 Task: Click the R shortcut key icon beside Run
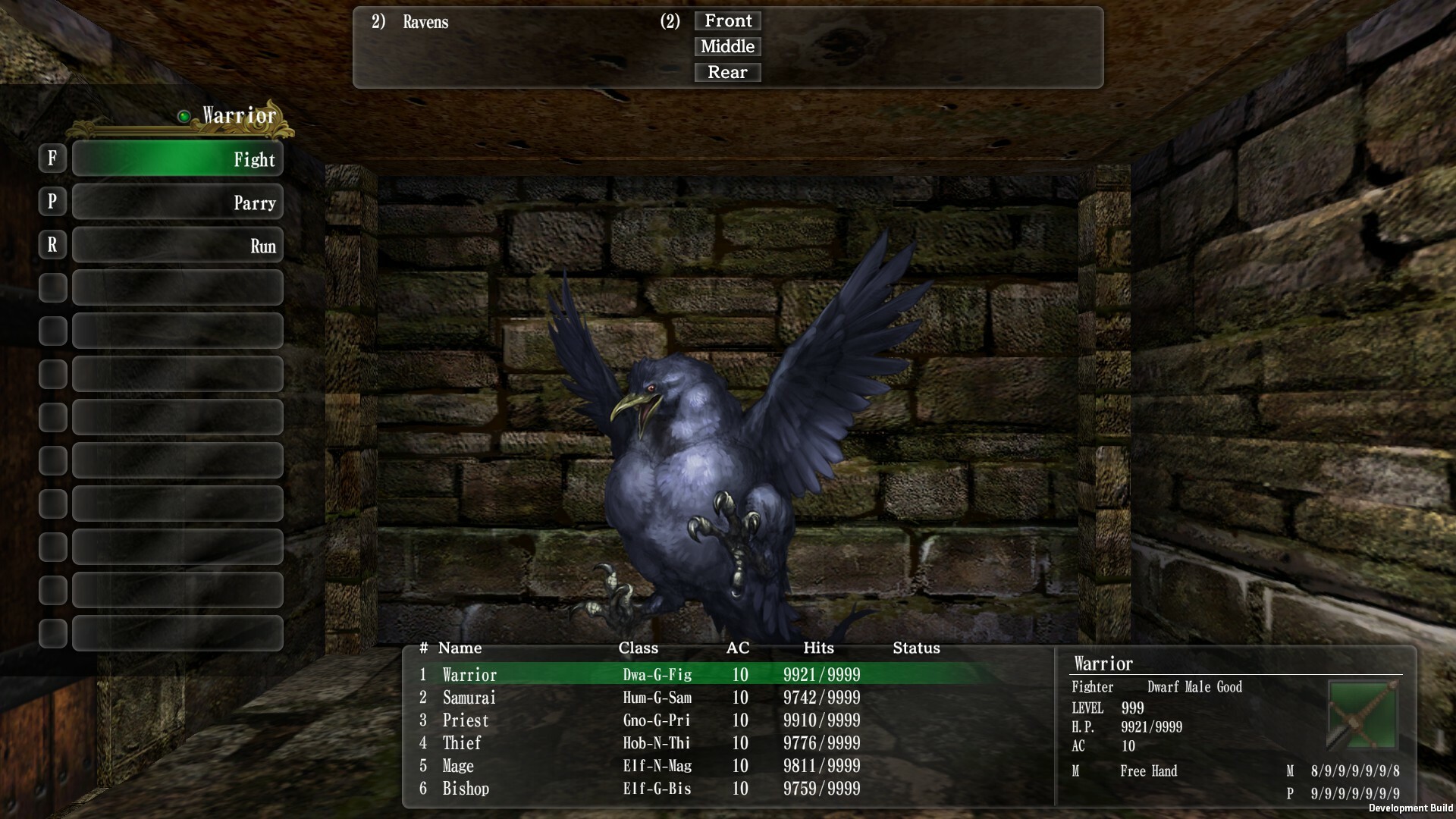tap(52, 244)
